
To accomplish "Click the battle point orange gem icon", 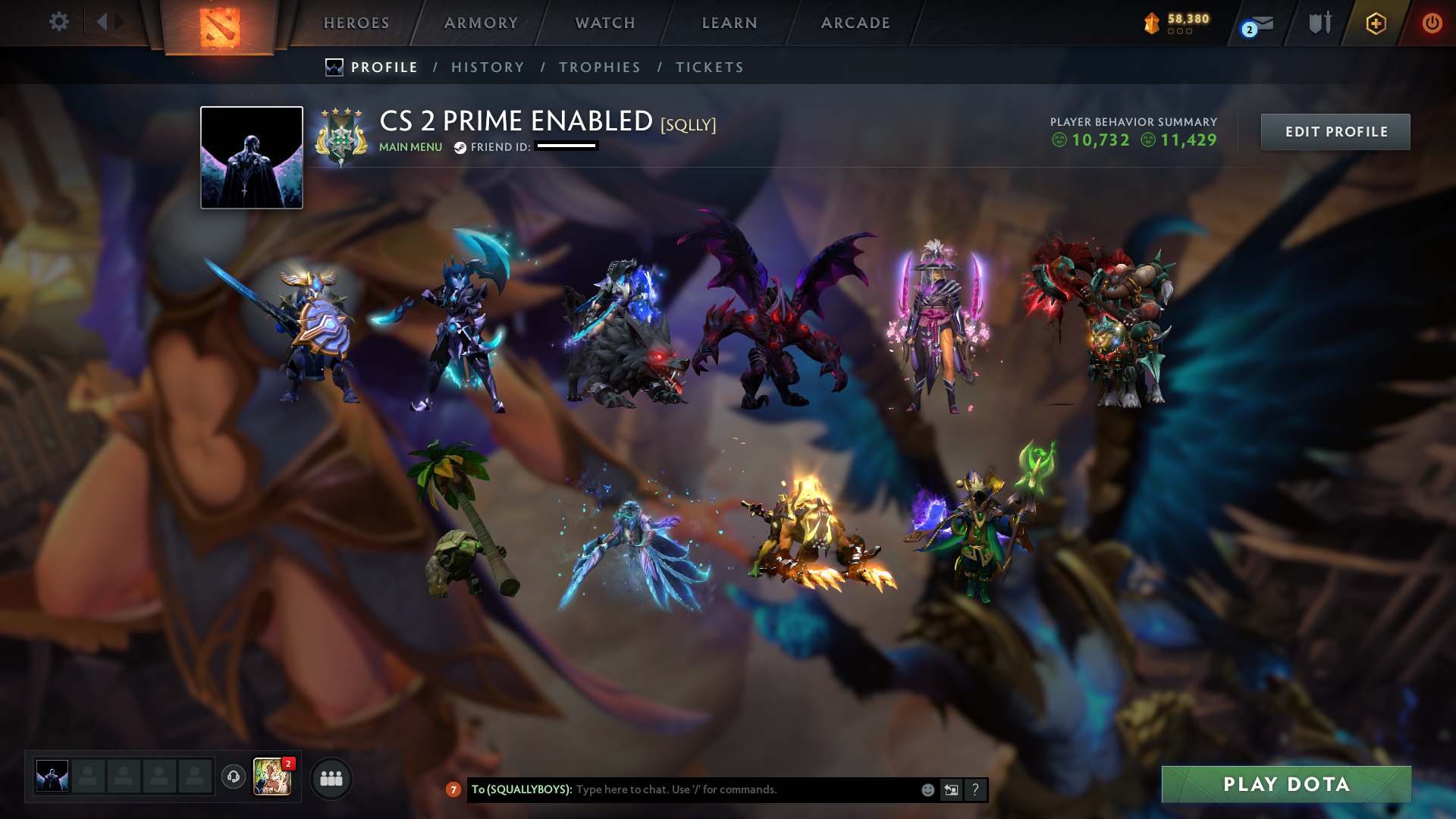I will (1152, 22).
